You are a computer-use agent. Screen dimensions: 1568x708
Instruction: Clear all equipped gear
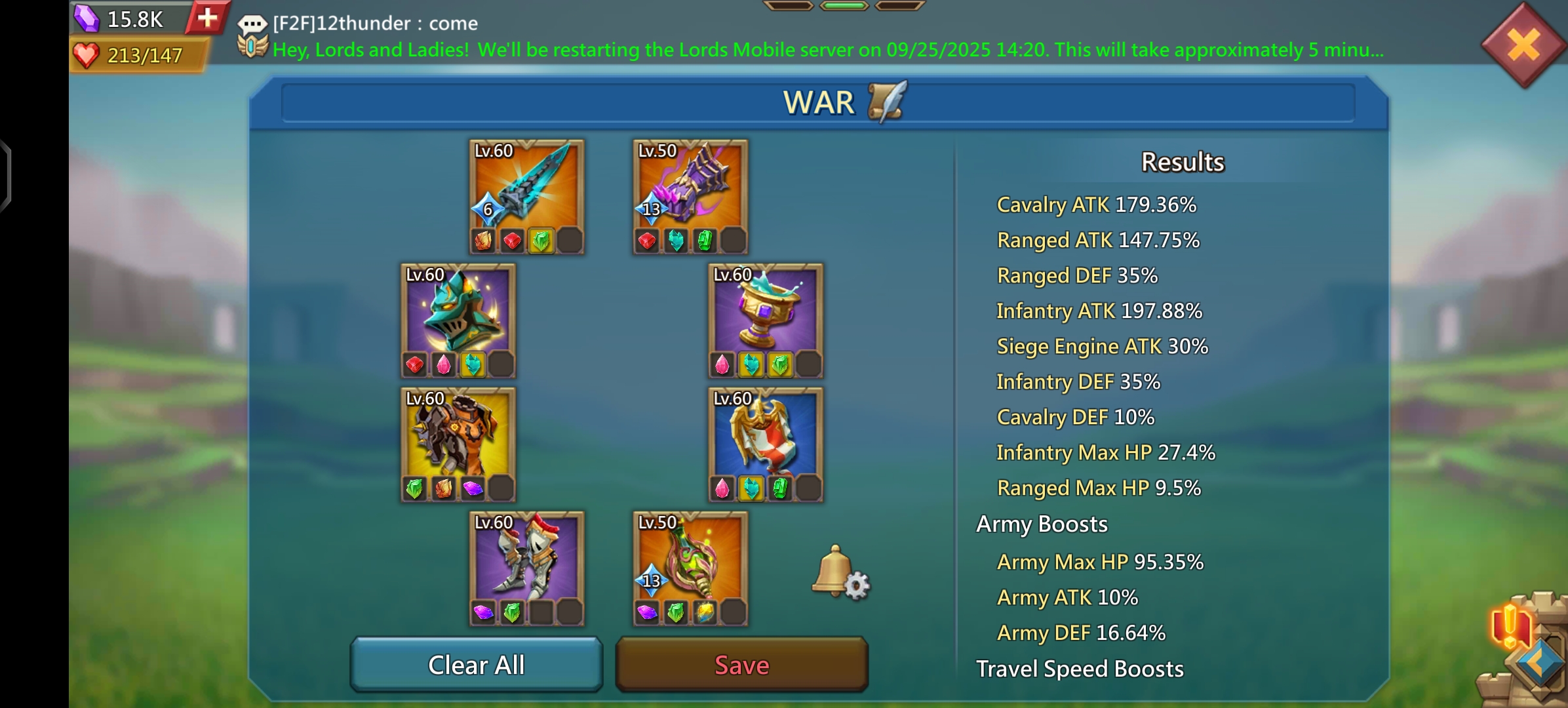pos(477,665)
